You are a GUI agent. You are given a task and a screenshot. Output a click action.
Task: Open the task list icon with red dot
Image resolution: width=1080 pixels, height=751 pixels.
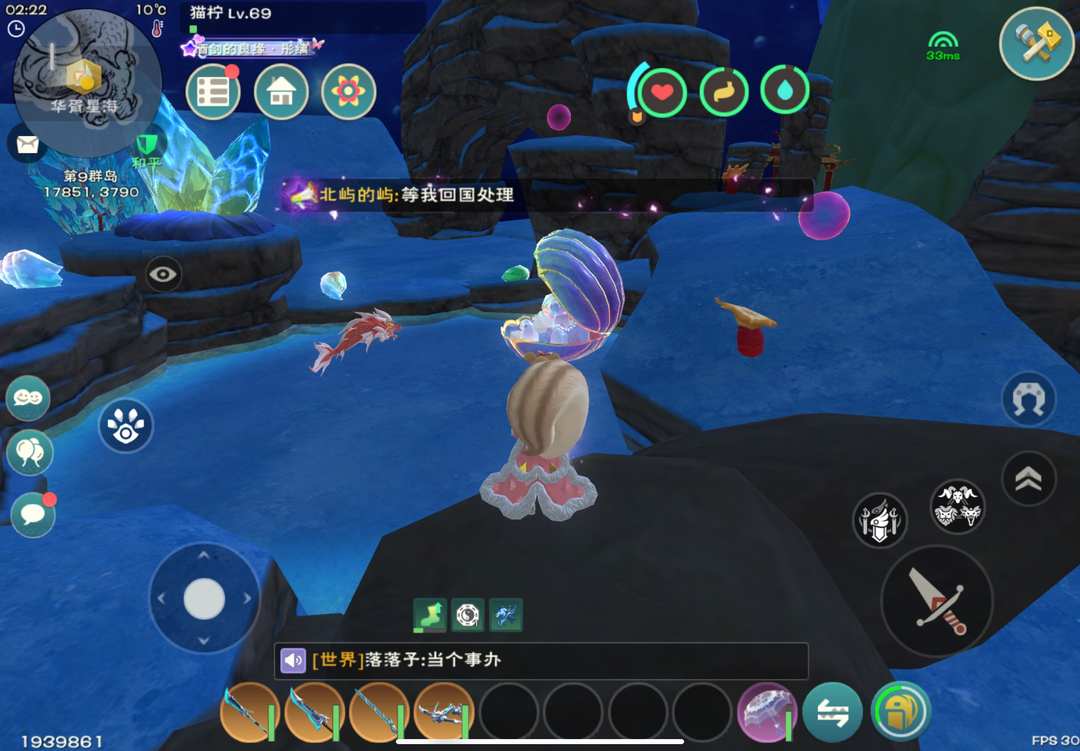[213, 92]
